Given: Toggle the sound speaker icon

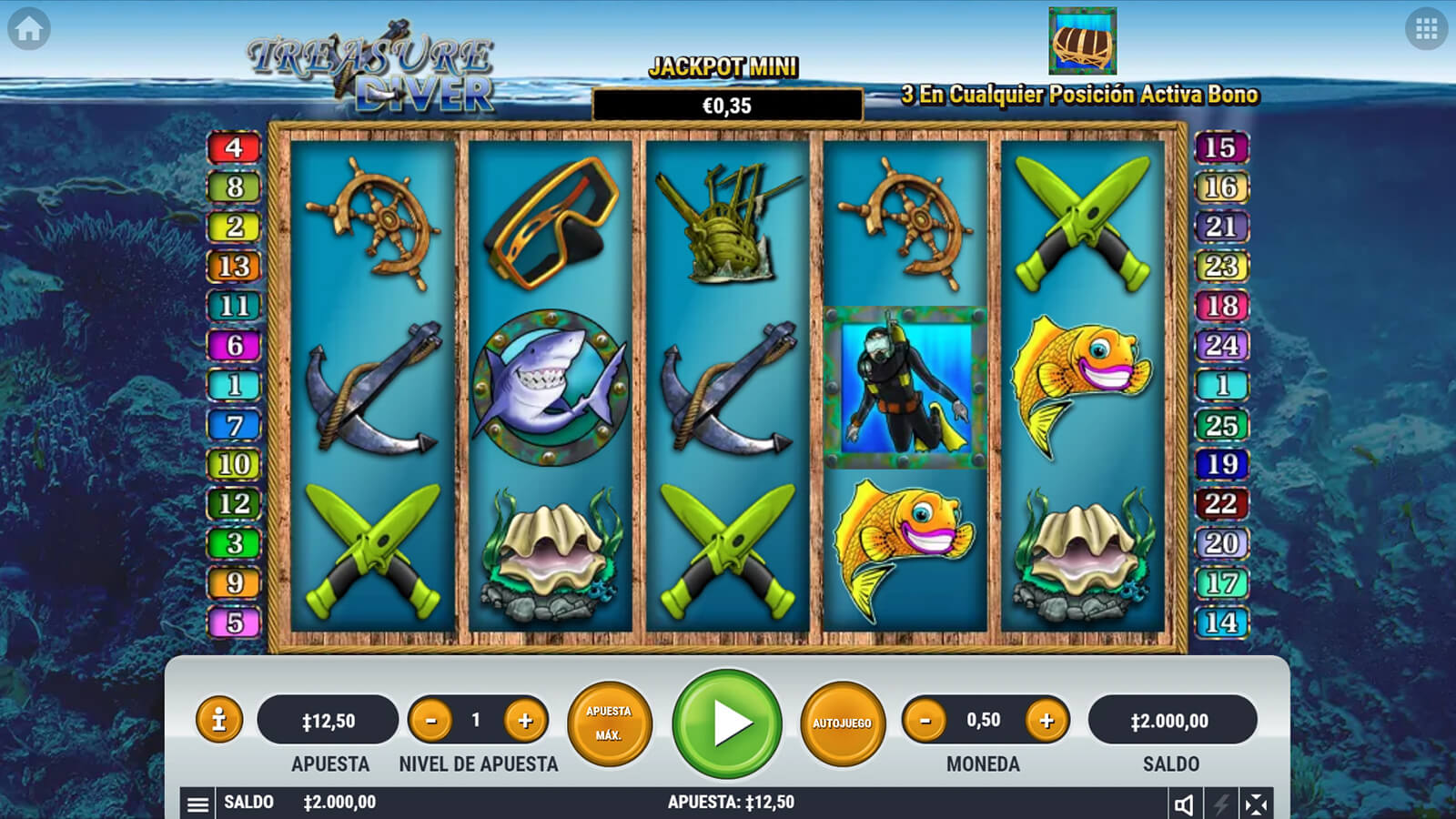Looking at the screenshot, I should tap(1184, 804).
